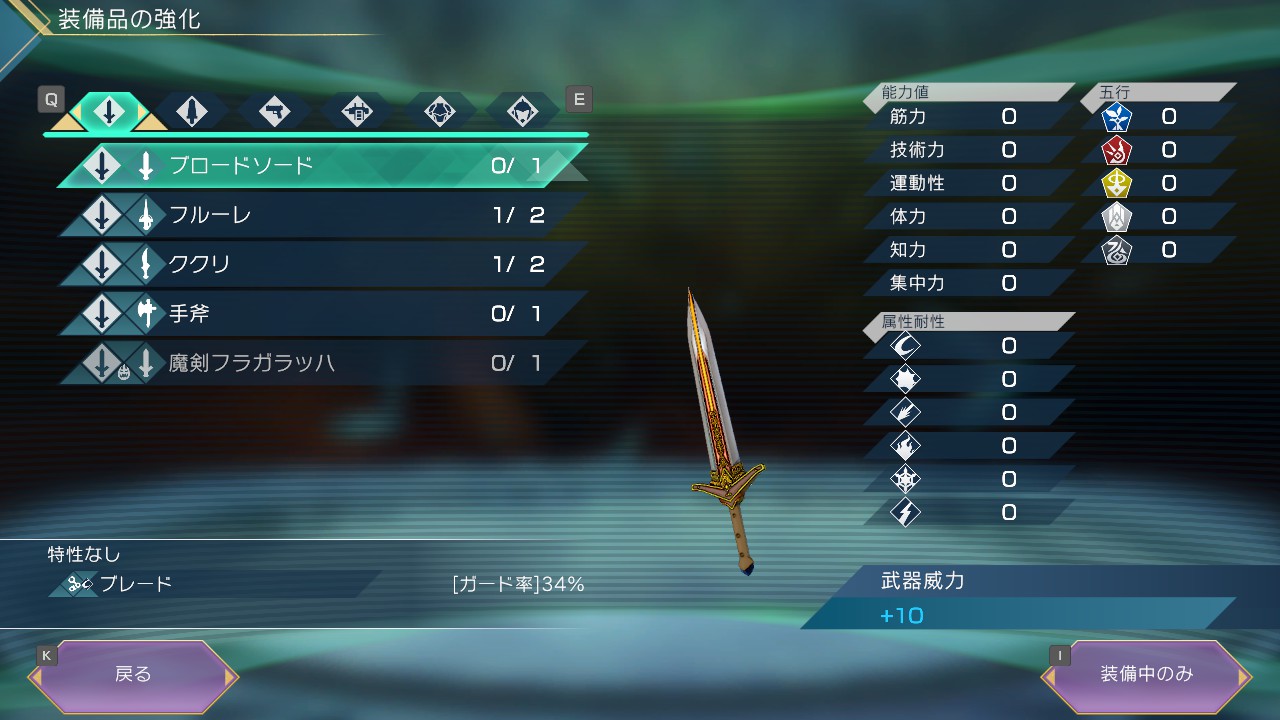
Task: Choose フルーレ from the weapon list
Action: point(320,215)
